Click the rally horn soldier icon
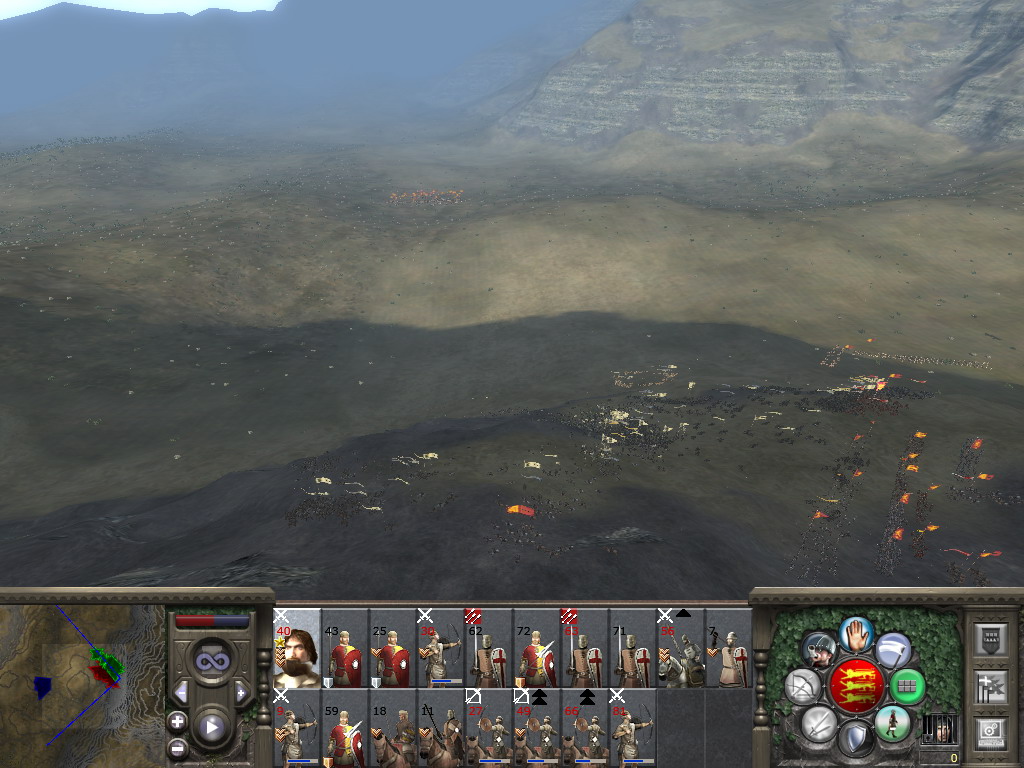 pos(819,650)
